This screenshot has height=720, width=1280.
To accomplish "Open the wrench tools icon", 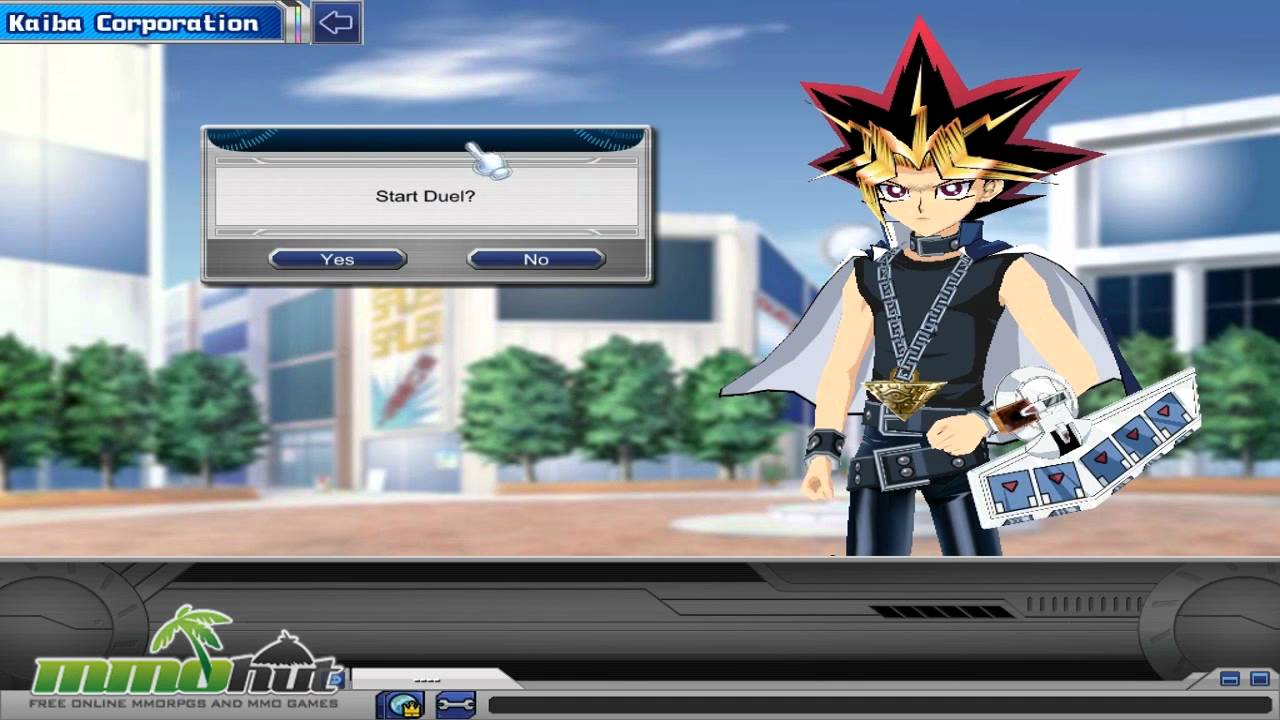I will (456, 702).
